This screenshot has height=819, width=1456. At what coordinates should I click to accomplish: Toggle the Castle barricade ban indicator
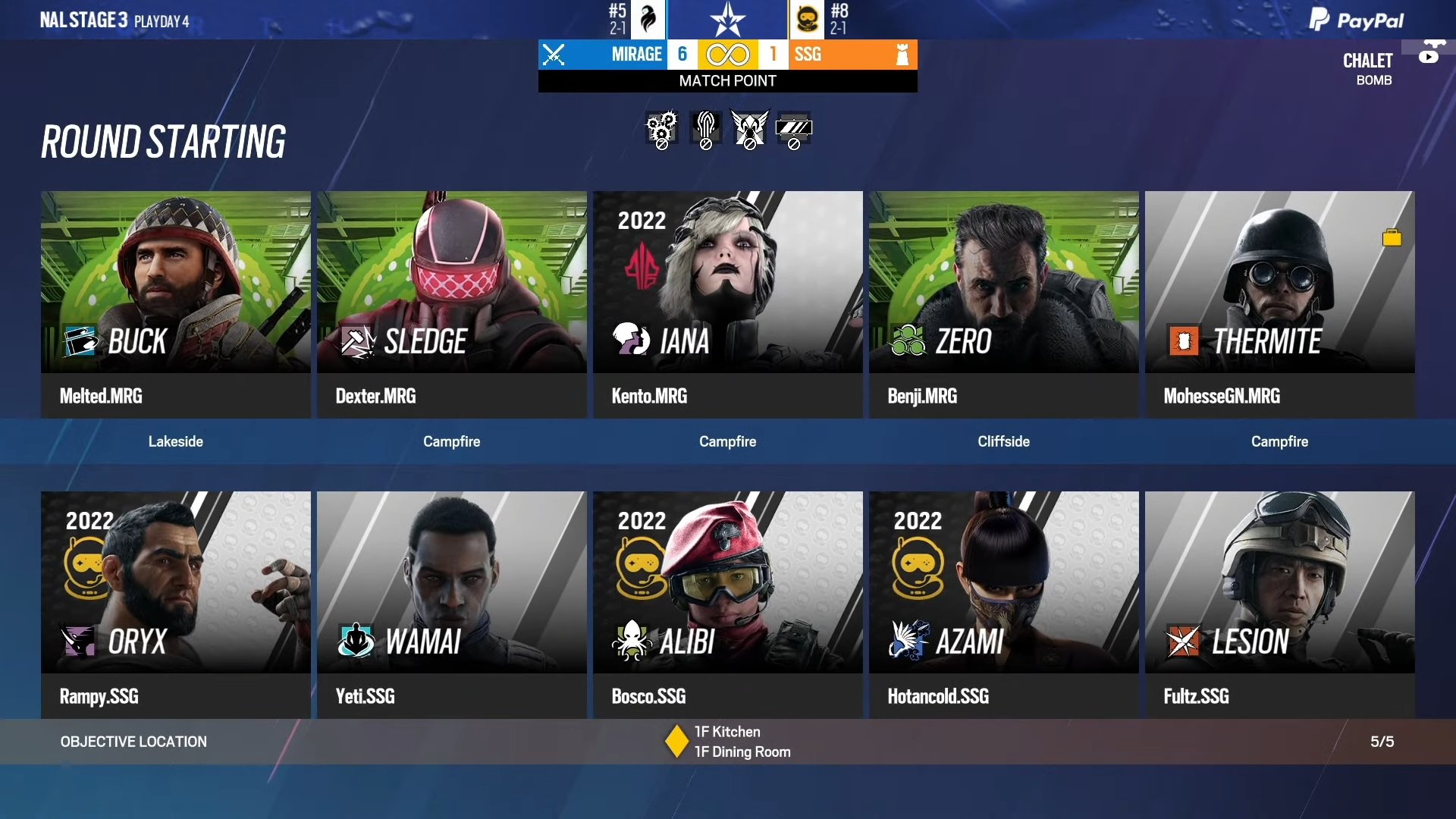point(795,129)
